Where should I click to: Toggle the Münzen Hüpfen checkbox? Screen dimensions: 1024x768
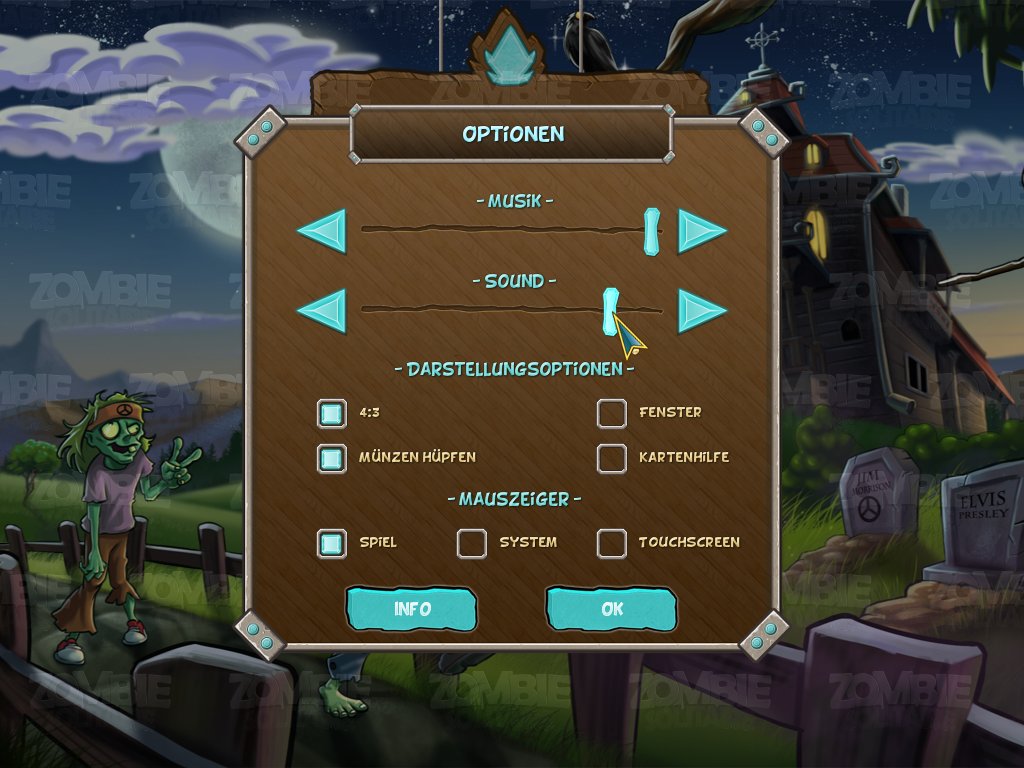[x=332, y=458]
